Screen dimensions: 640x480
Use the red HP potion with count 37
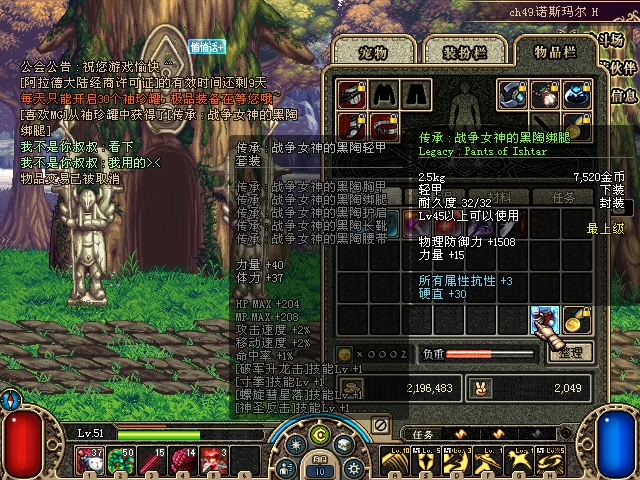[x=90, y=461]
